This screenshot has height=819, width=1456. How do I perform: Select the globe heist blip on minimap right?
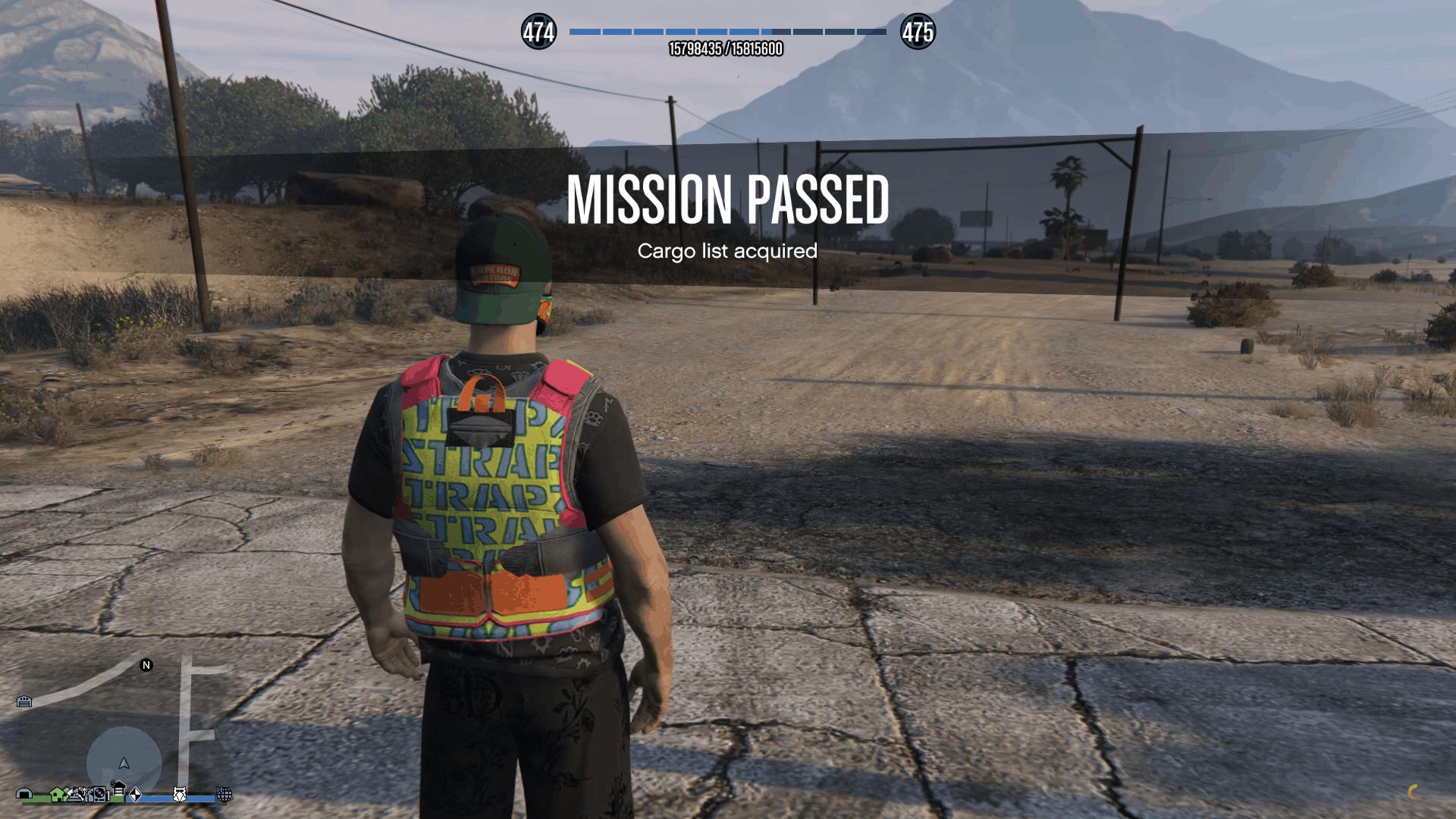[225, 795]
